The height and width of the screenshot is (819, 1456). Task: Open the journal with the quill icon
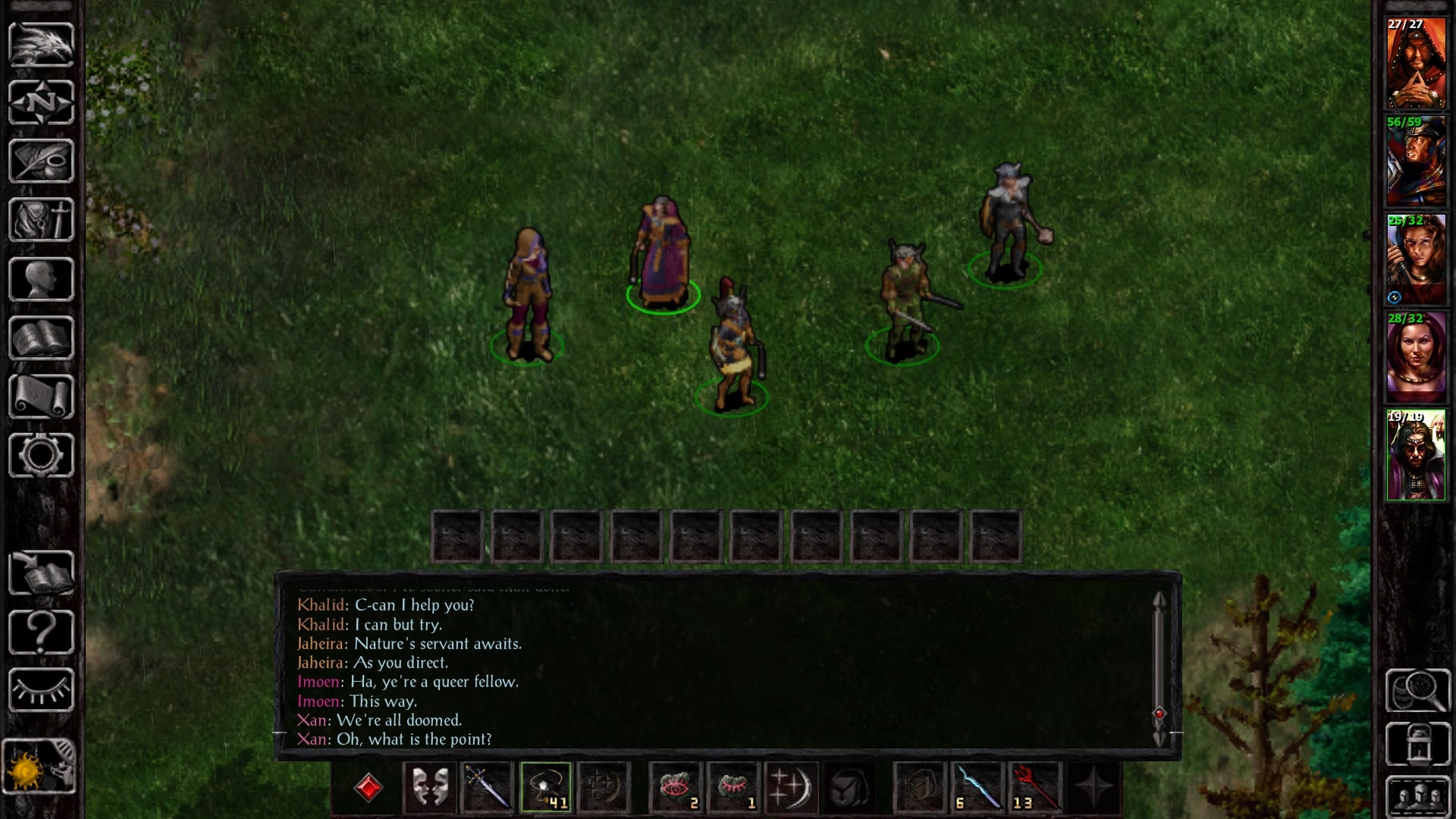coord(41,161)
